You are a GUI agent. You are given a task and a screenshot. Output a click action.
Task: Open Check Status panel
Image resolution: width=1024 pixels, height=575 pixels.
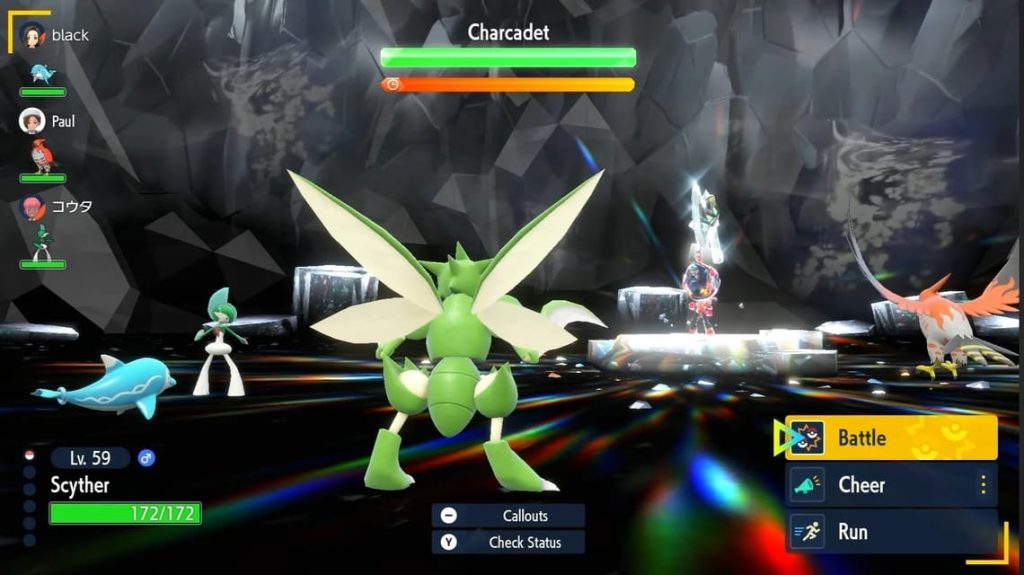click(x=508, y=542)
